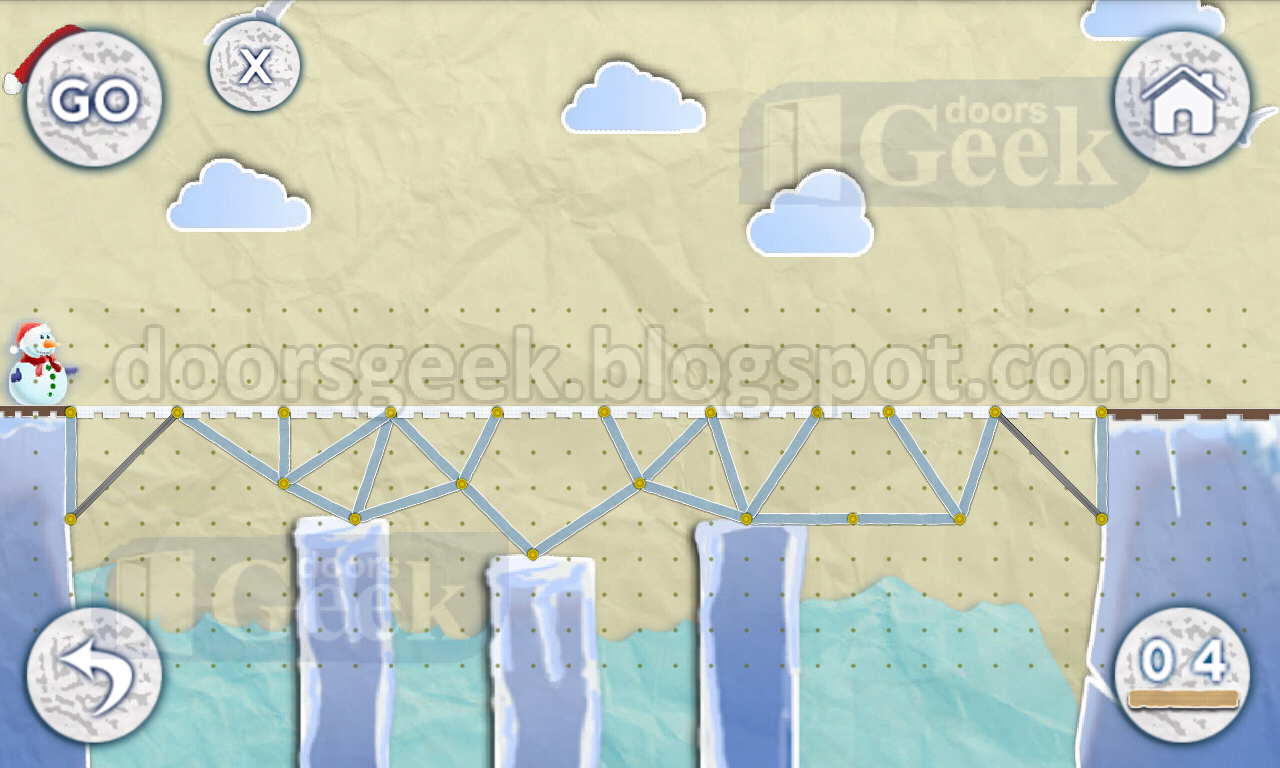Select the snowman character on the left ledge
Screen dimensions: 1280x768
(40, 363)
